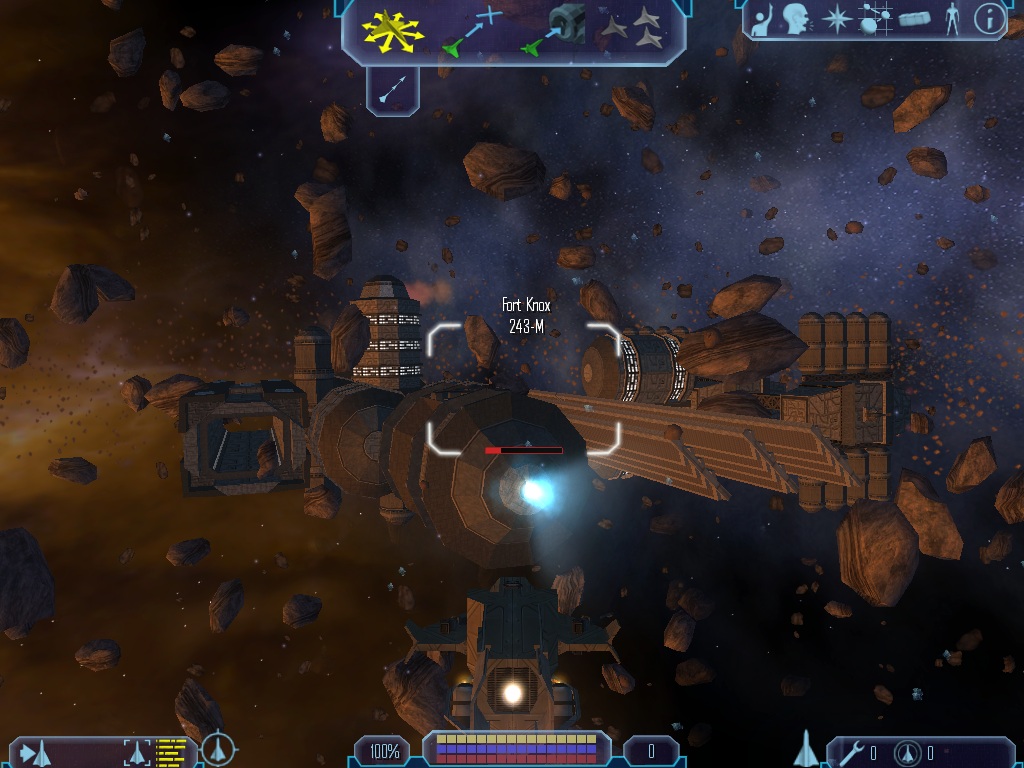The height and width of the screenshot is (768, 1024).
Task: Open the circled information button
Action: pyautogui.click(x=989, y=20)
